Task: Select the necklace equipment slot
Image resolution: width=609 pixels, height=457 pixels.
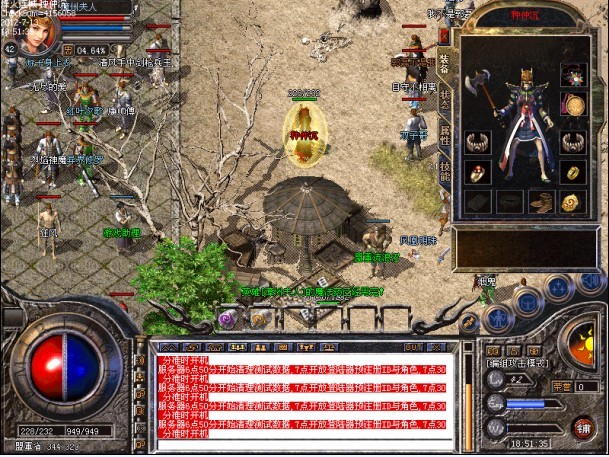Action: pos(573,73)
